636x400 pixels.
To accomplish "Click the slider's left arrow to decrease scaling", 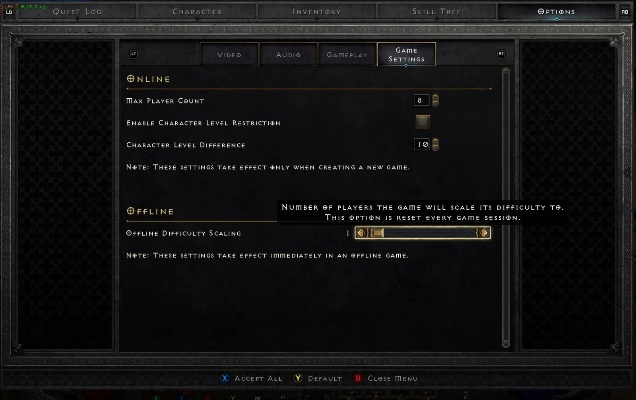I will [362, 233].
